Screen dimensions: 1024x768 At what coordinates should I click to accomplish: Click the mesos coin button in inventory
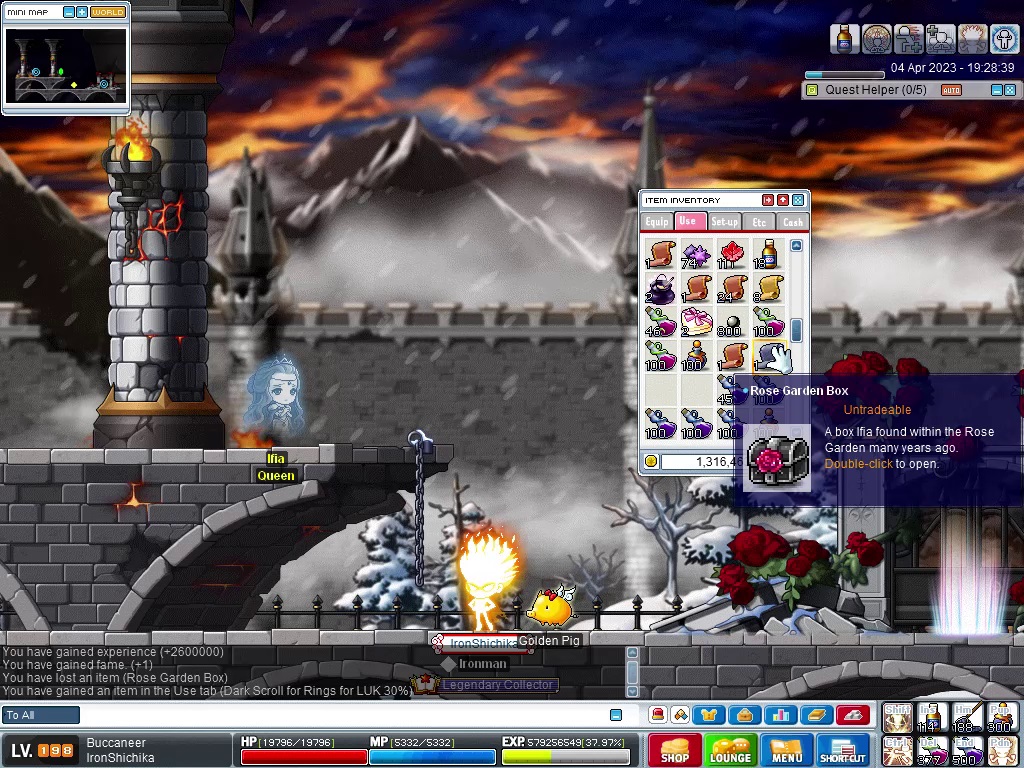point(651,461)
